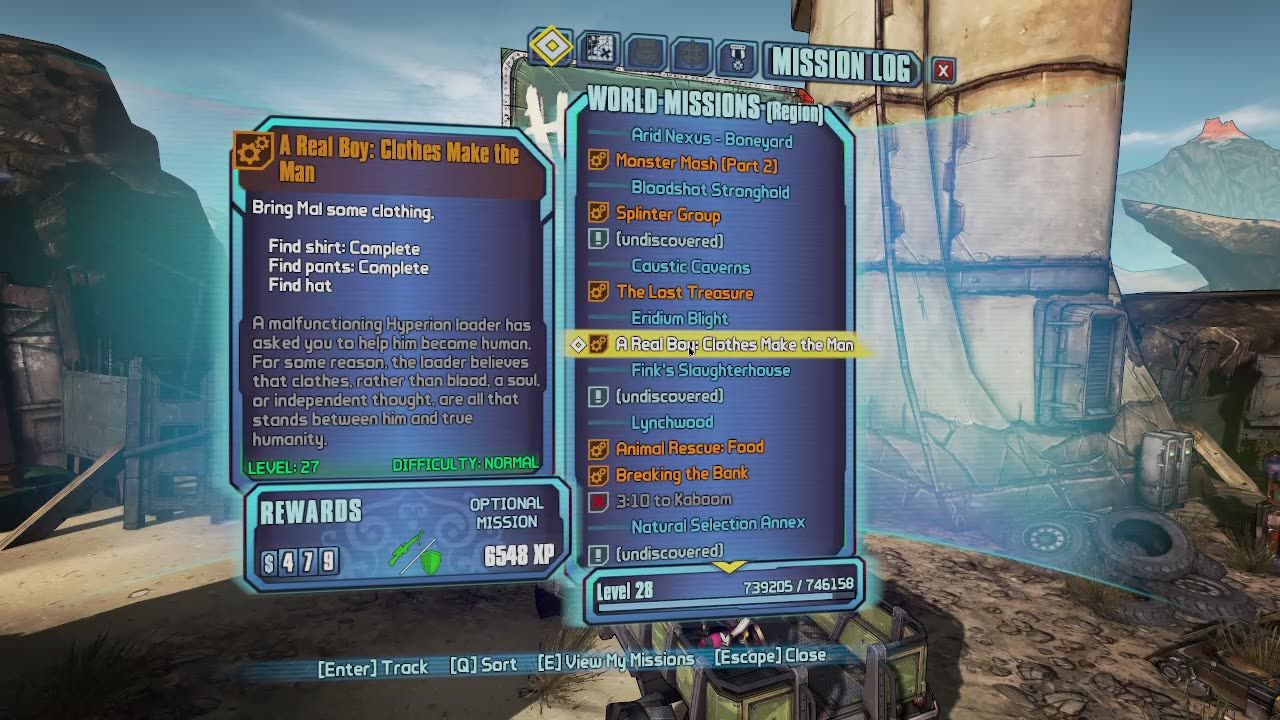Select the Splinter Group mission
Screen dimensions: 1280x720
[x=668, y=214]
